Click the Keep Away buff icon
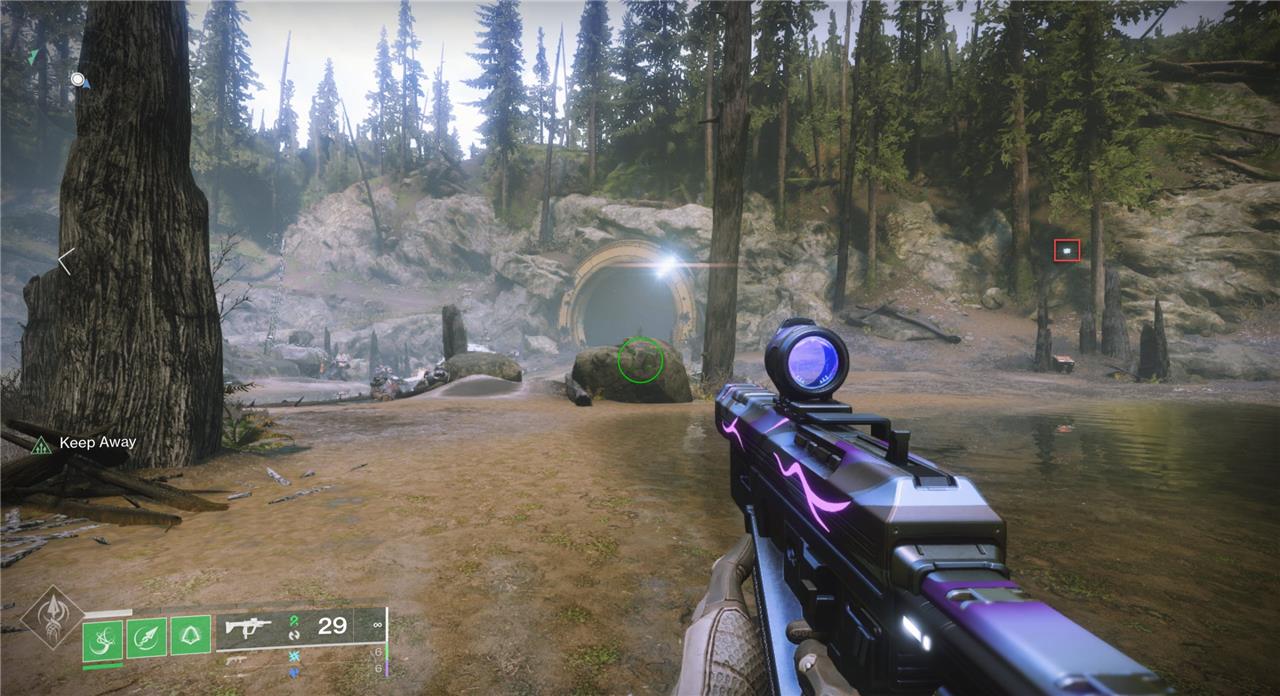This screenshot has width=1280, height=696. pyautogui.click(x=41, y=444)
